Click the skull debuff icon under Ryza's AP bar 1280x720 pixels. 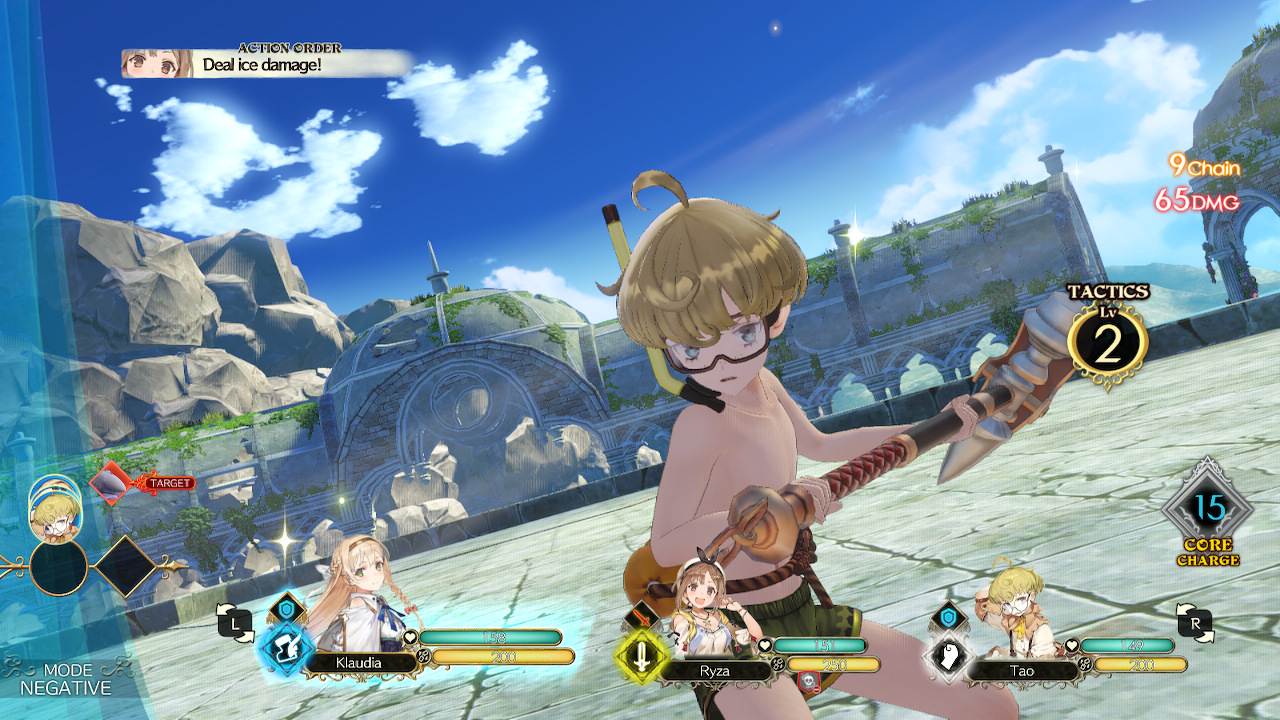(x=809, y=681)
